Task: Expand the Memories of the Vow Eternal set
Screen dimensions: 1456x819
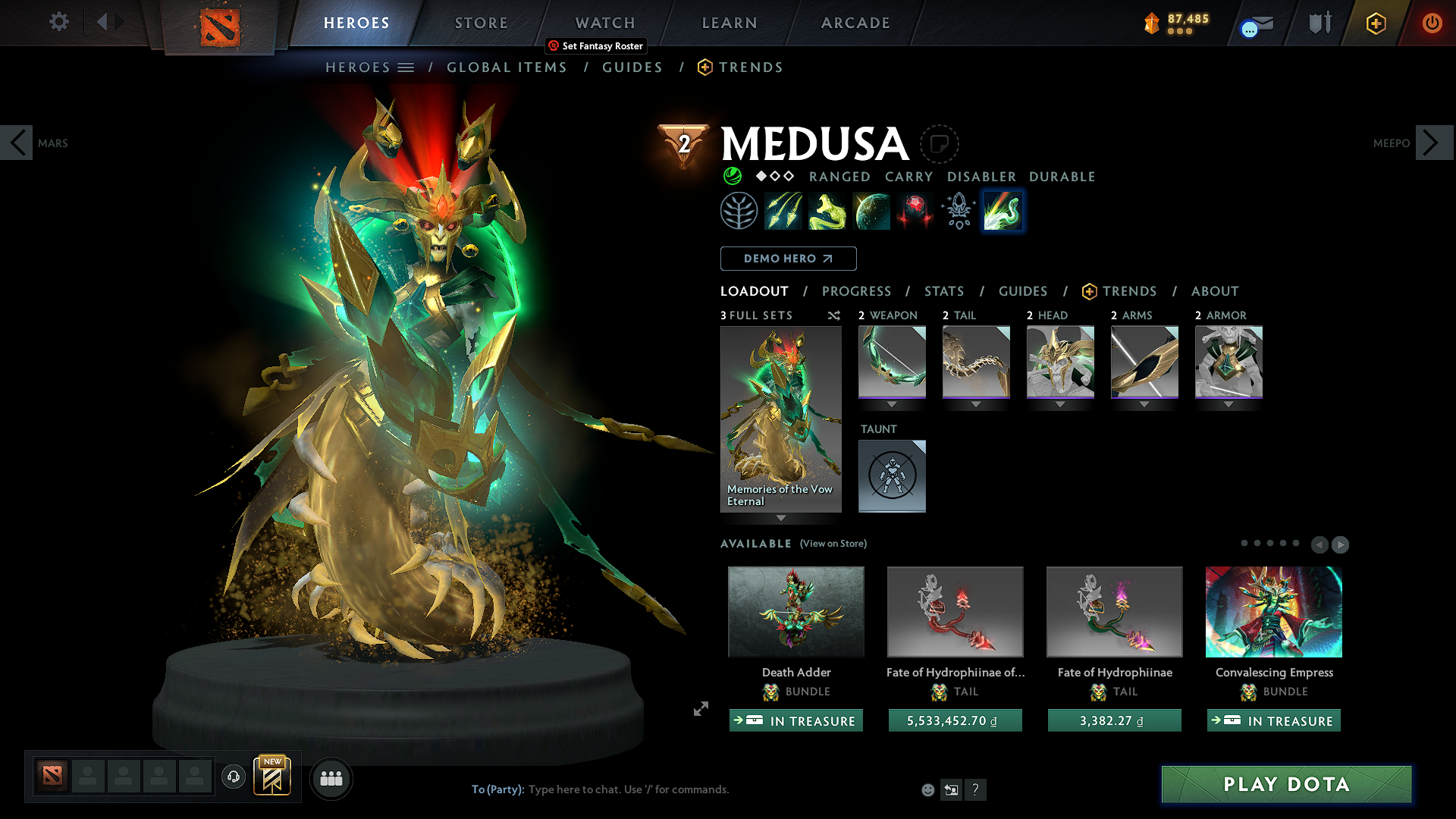Action: pyautogui.click(x=781, y=519)
